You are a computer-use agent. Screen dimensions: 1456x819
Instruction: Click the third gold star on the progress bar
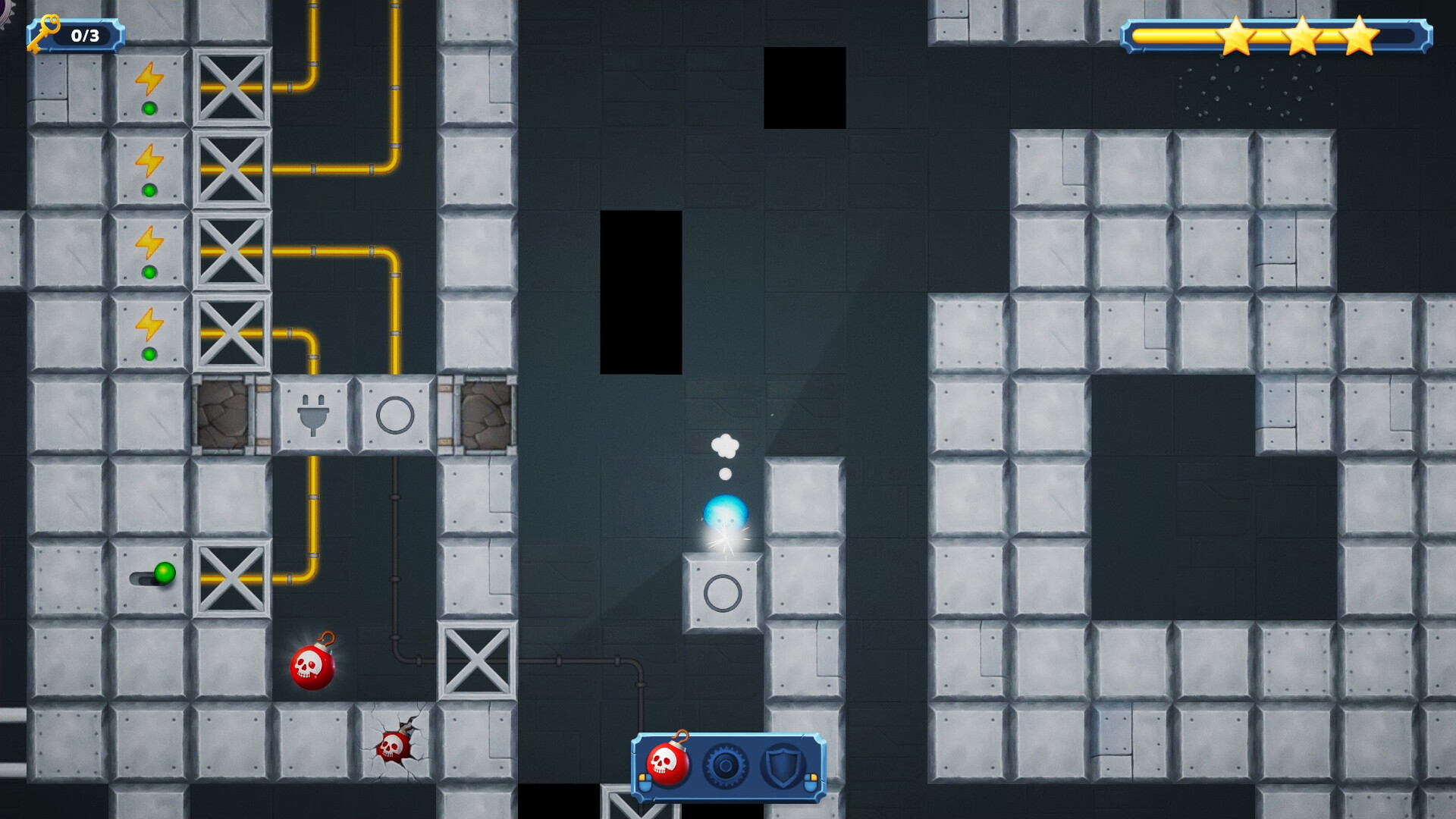coord(1362,36)
